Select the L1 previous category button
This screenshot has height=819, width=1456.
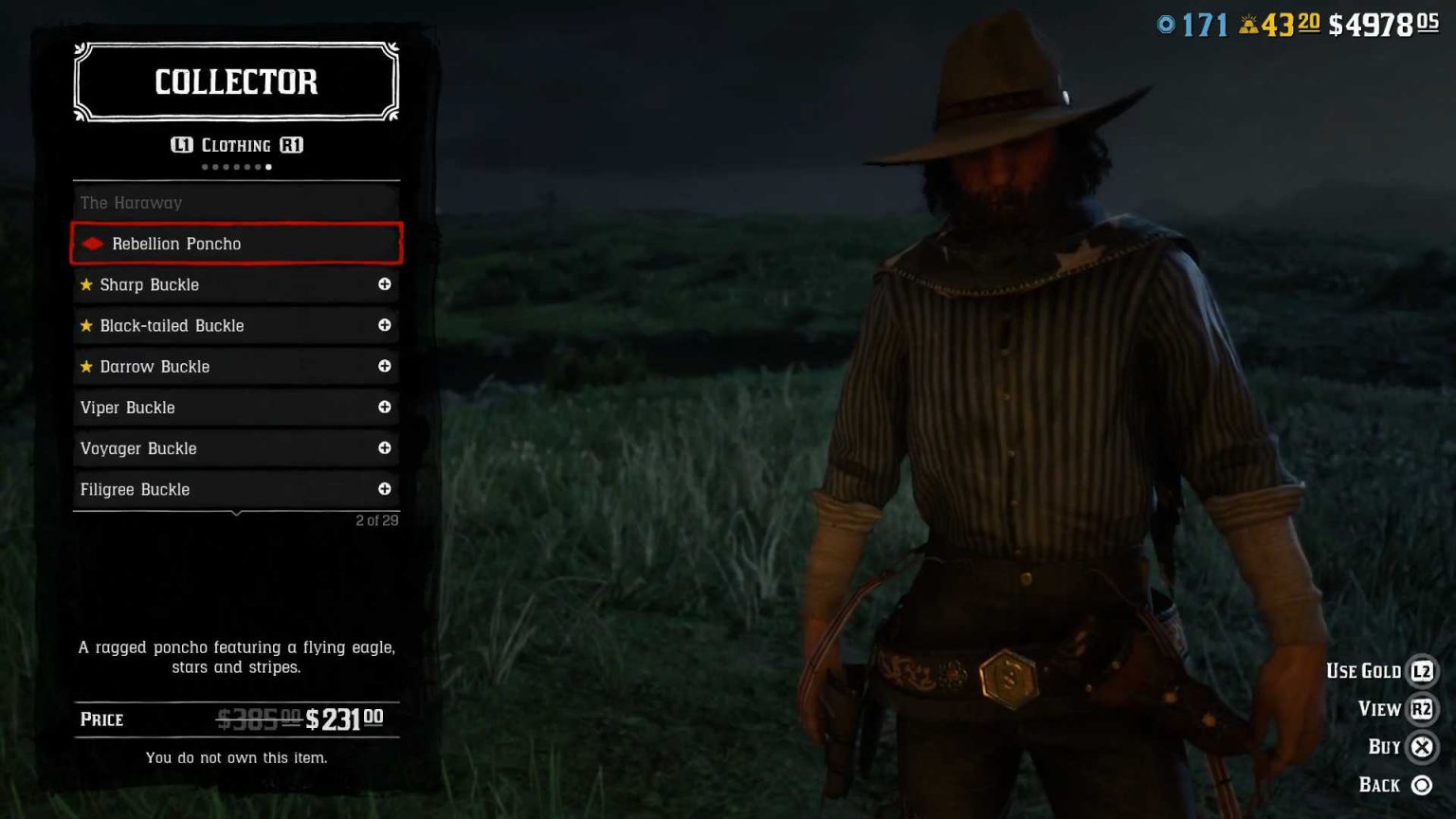182,145
